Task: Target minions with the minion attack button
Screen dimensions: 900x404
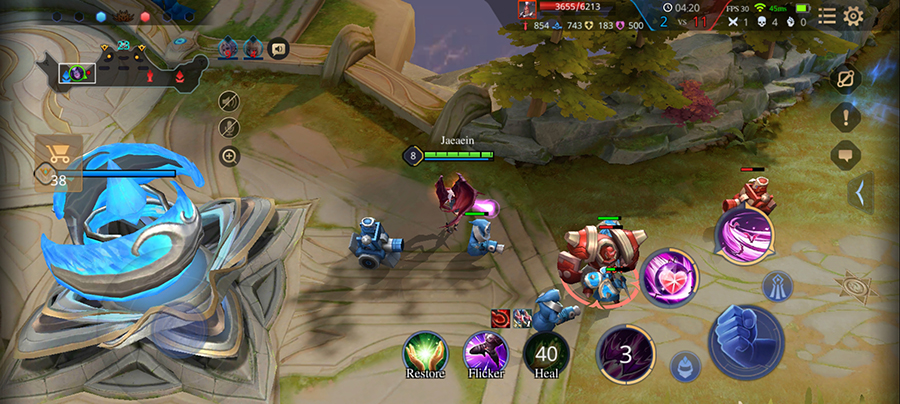Action: 685,366
